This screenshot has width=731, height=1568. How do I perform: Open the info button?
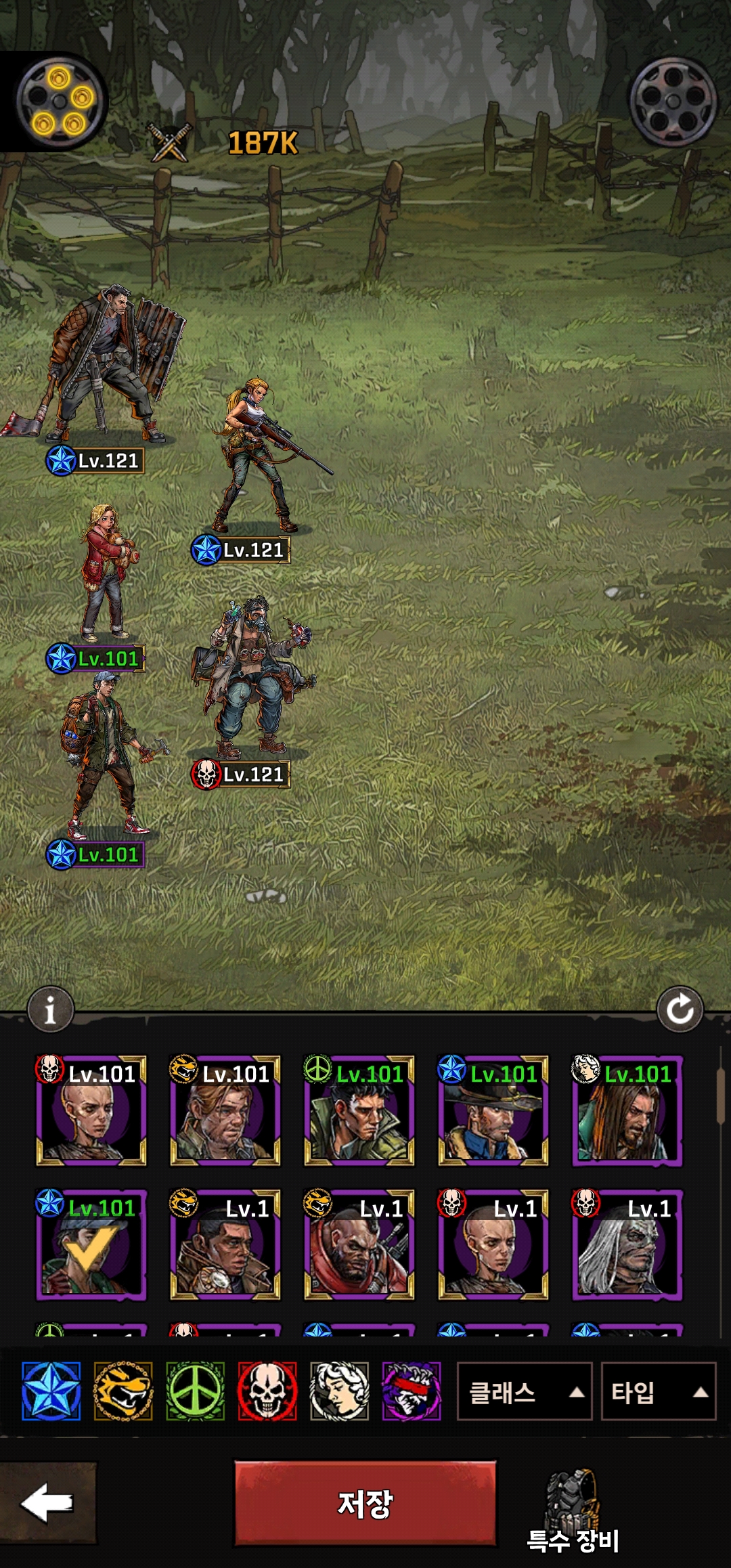pos(50,1009)
